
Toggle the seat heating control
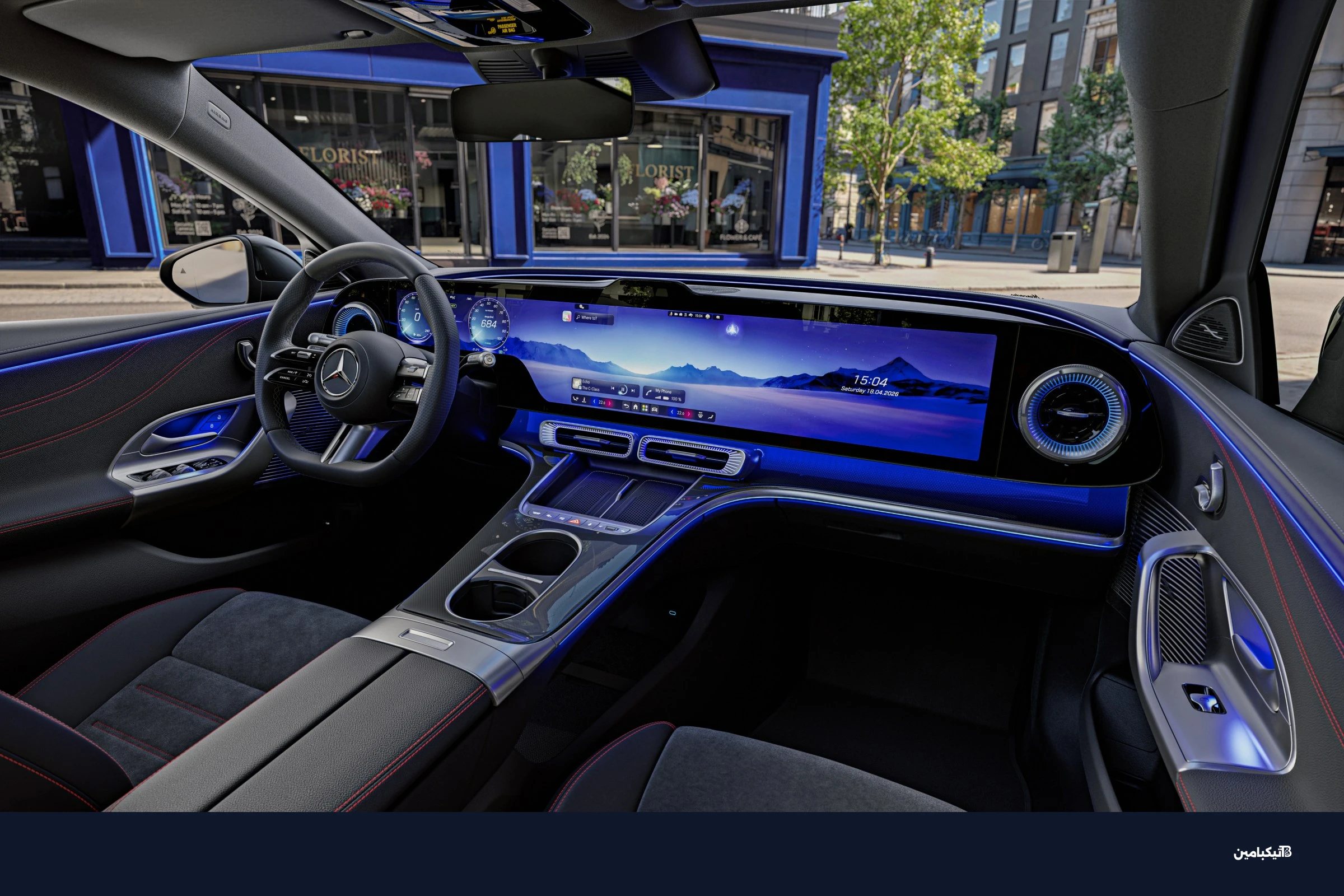click(584, 399)
